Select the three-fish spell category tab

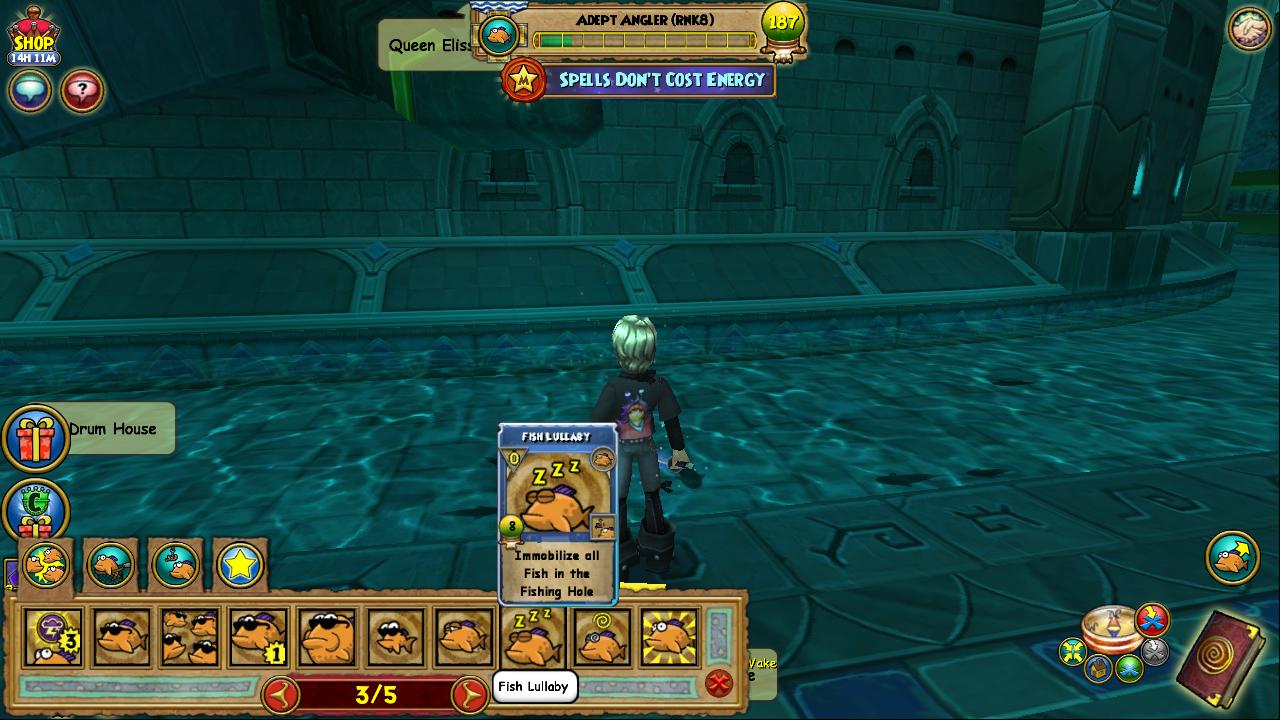click(x=45, y=567)
